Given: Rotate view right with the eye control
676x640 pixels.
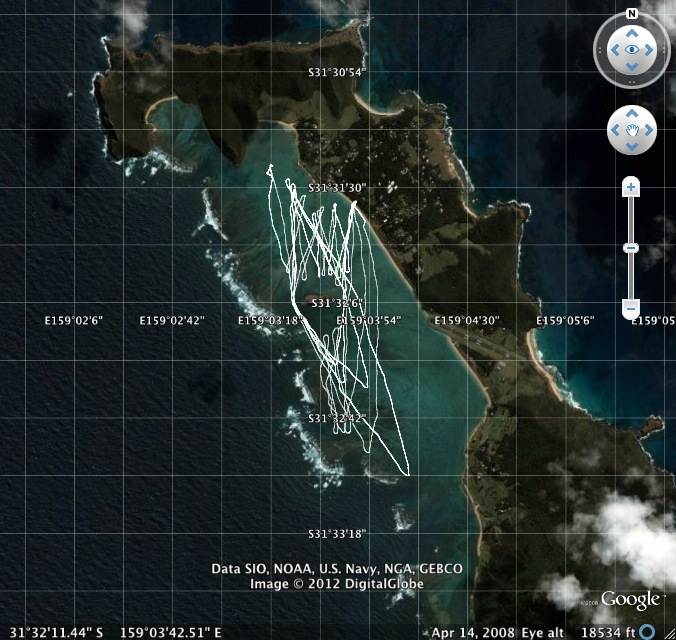Looking at the screenshot, I should [x=651, y=49].
